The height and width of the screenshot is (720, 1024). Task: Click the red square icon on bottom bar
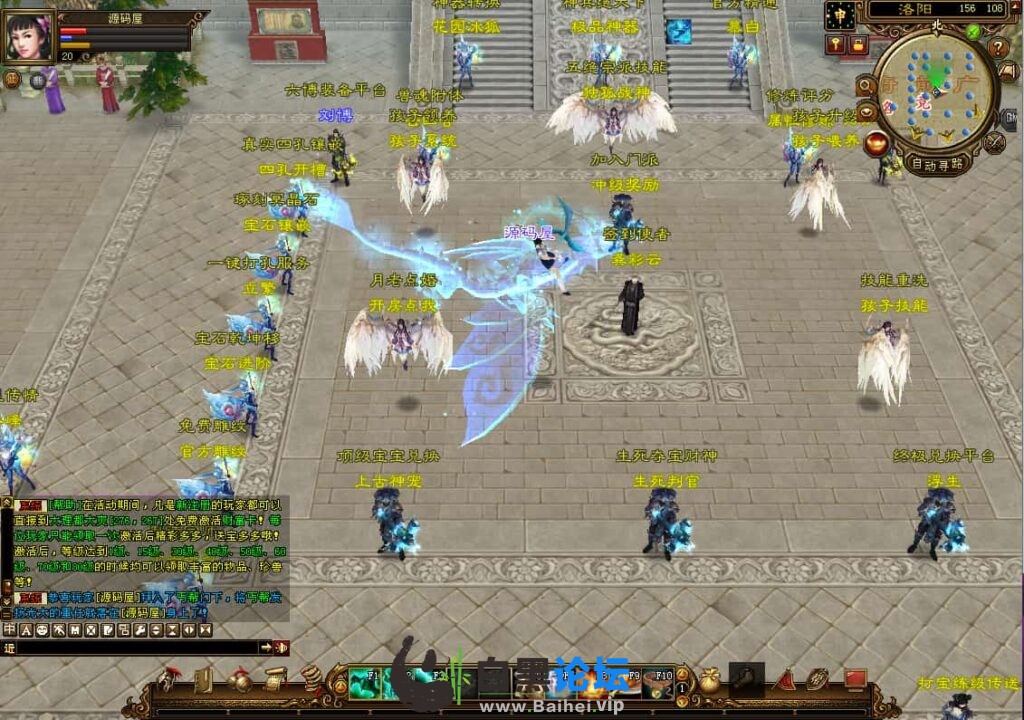pos(854,680)
